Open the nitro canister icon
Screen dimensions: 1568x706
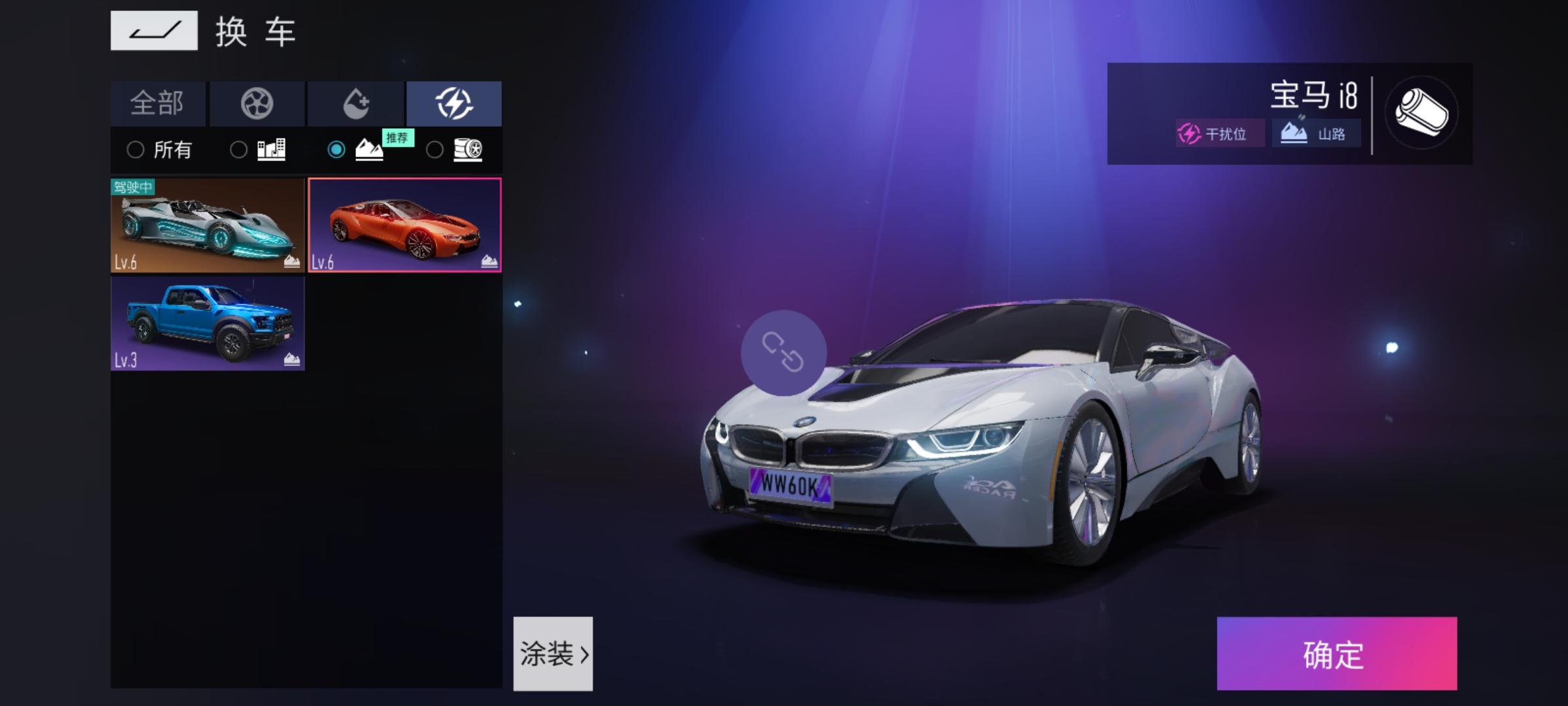pos(1421,113)
